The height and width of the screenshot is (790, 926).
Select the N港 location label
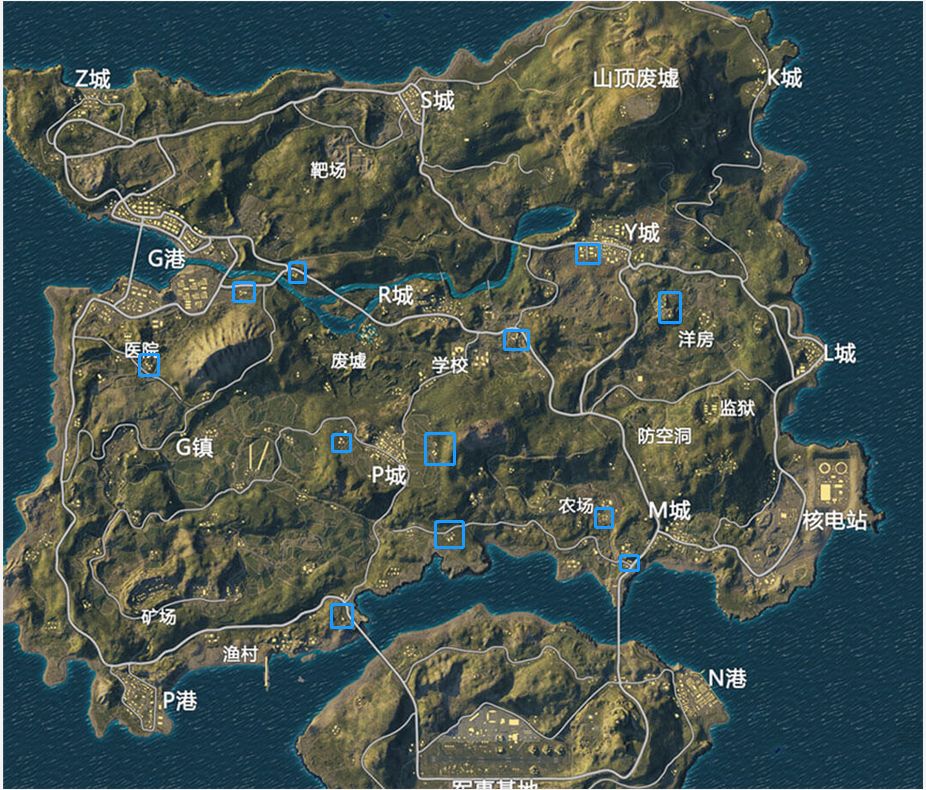[x=727, y=679]
